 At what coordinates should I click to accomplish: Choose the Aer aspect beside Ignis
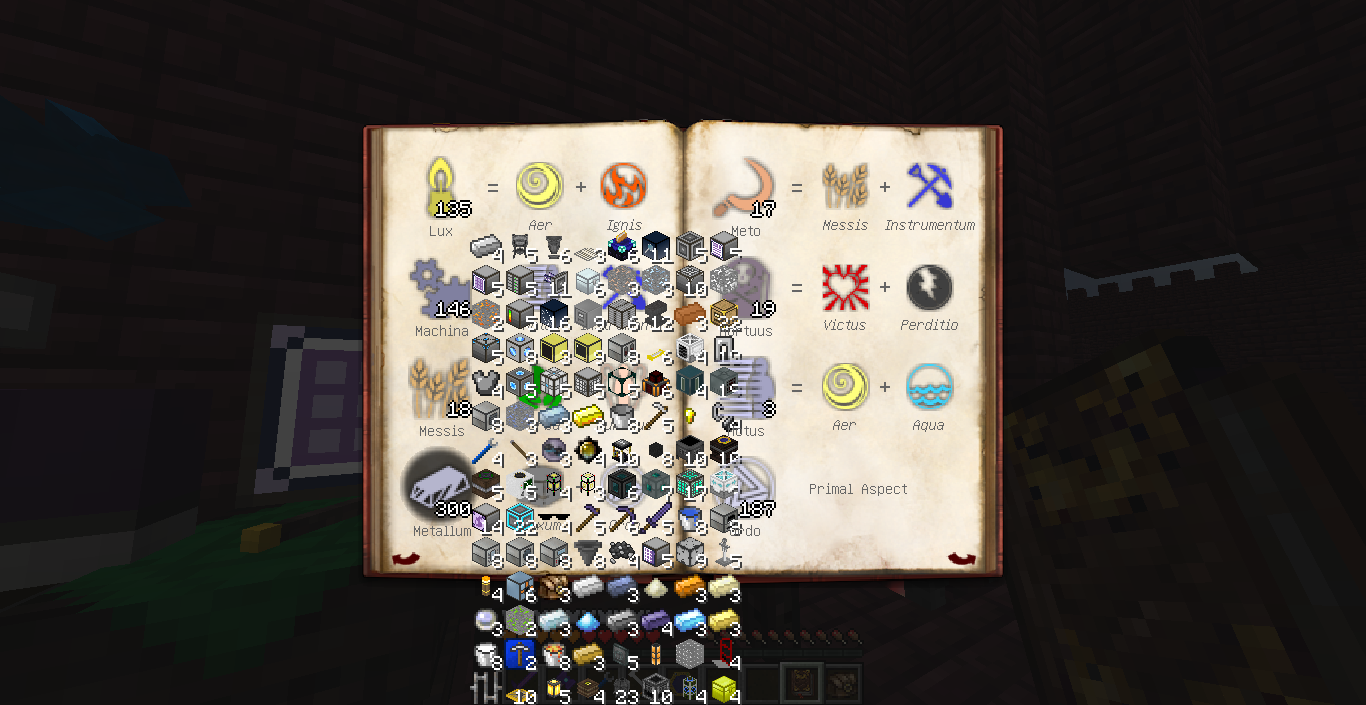pos(539,187)
